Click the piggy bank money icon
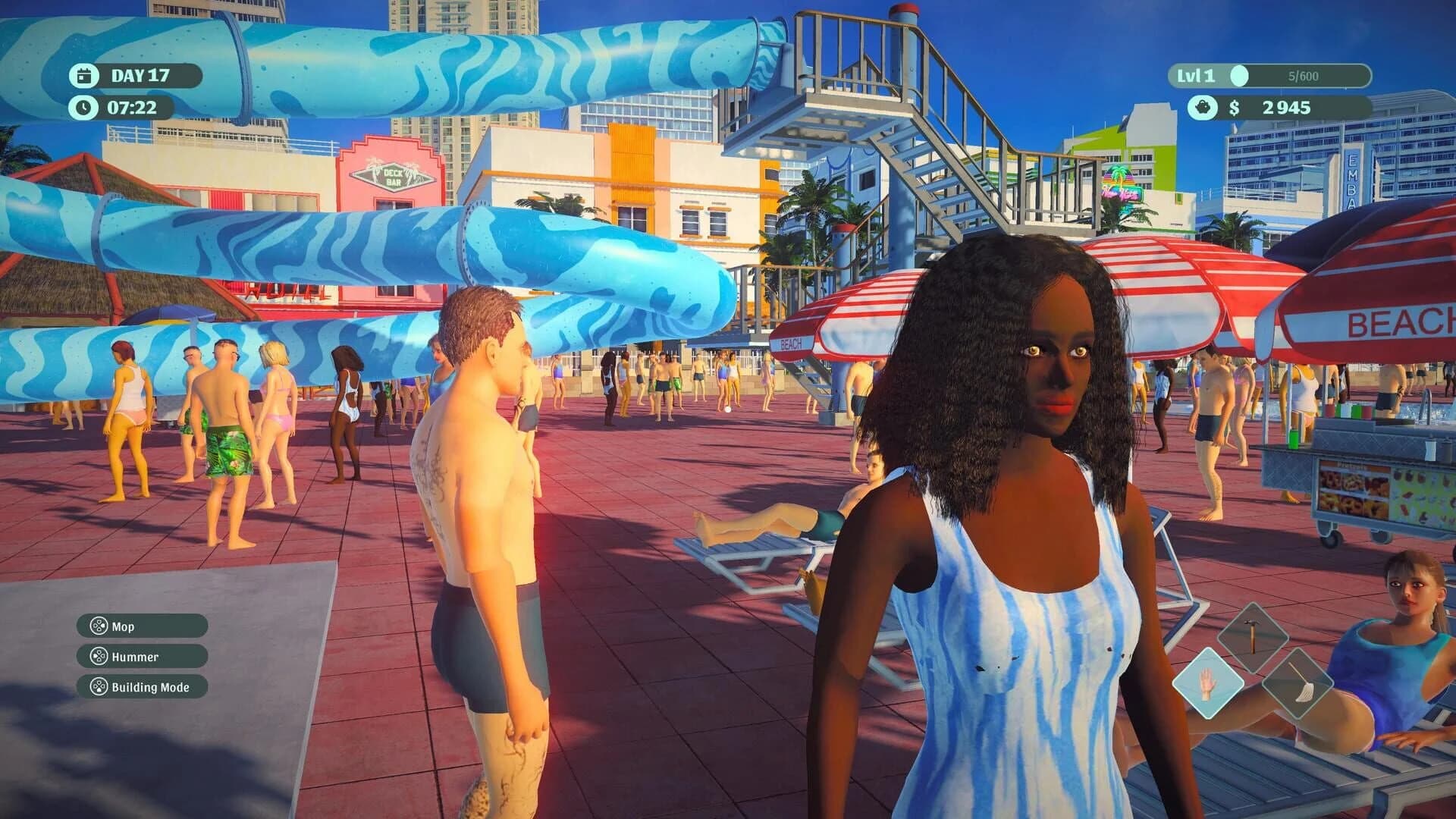Screen dimensions: 1456x819 point(1205,108)
